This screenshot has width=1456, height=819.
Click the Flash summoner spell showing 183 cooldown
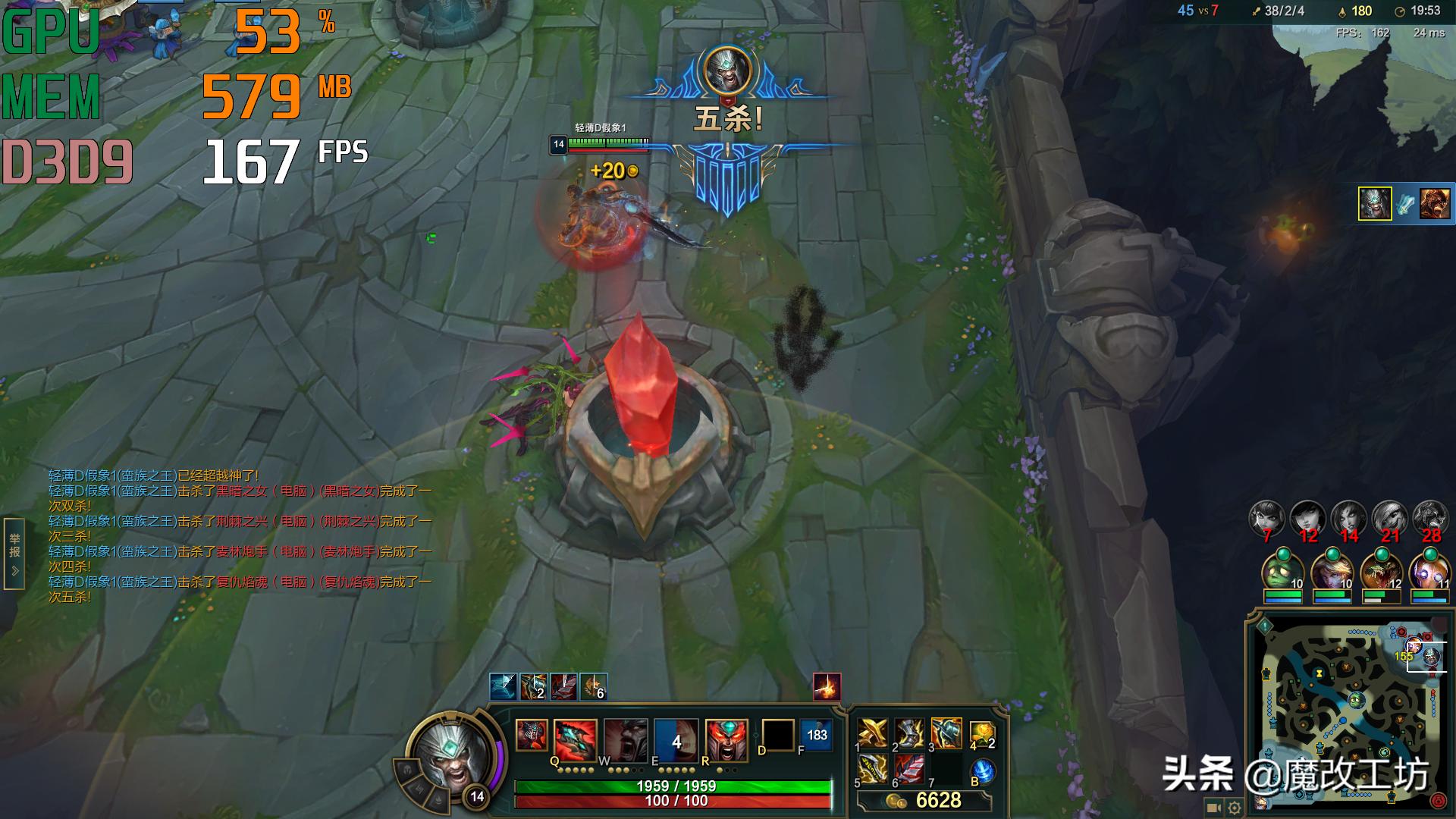[x=817, y=734]
